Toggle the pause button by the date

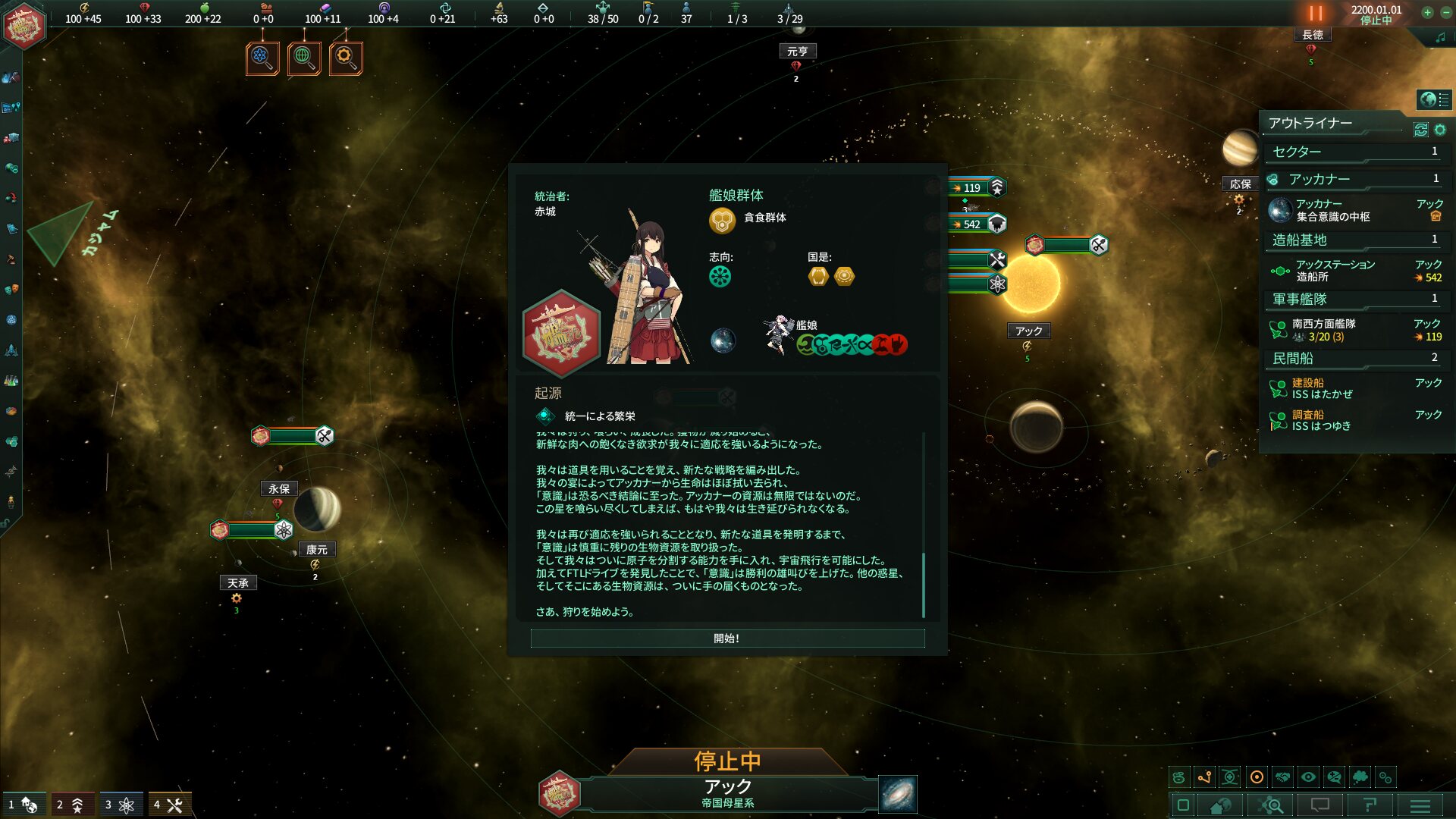coord(1315,14)
